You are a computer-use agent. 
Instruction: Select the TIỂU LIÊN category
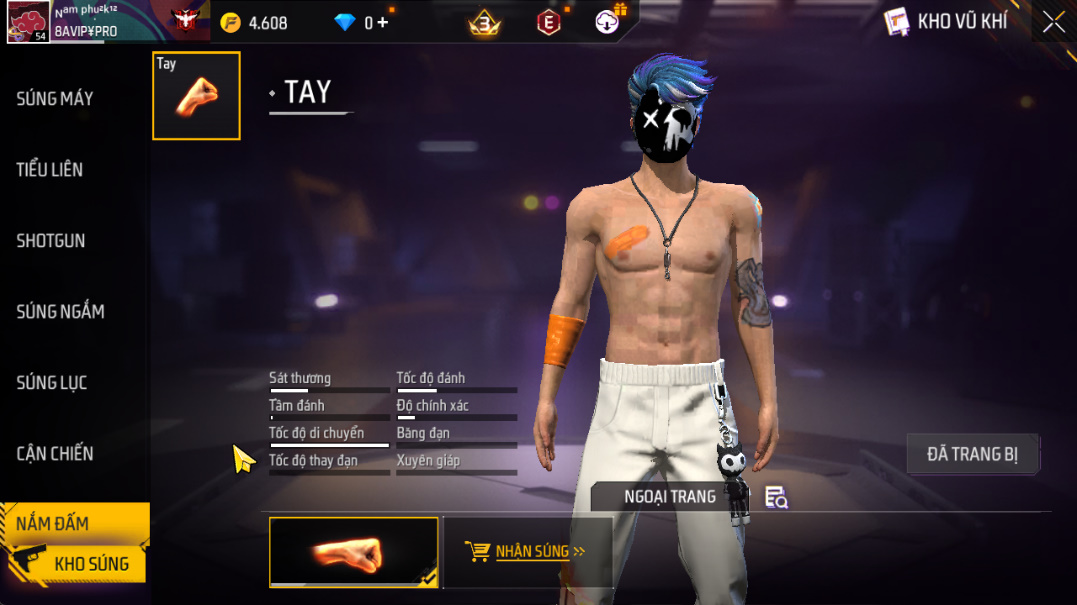[50, 170]
